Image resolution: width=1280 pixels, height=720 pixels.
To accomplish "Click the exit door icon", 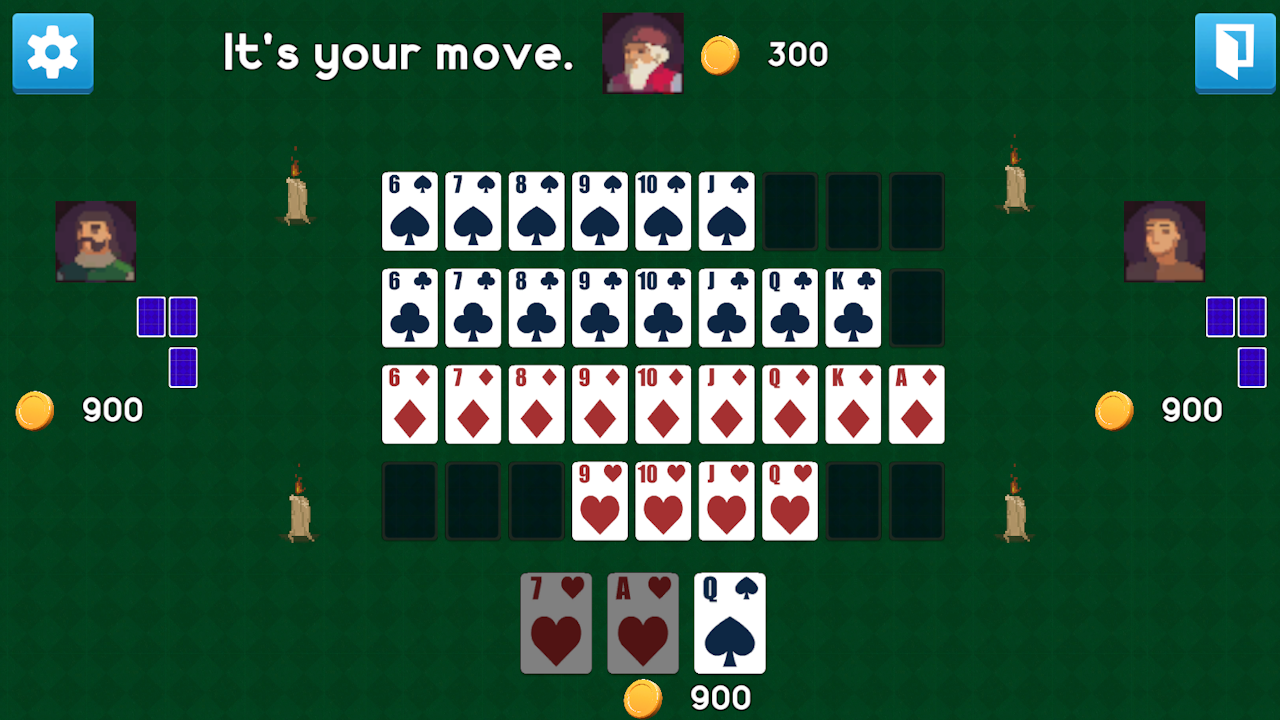I will coord(1234,54).
